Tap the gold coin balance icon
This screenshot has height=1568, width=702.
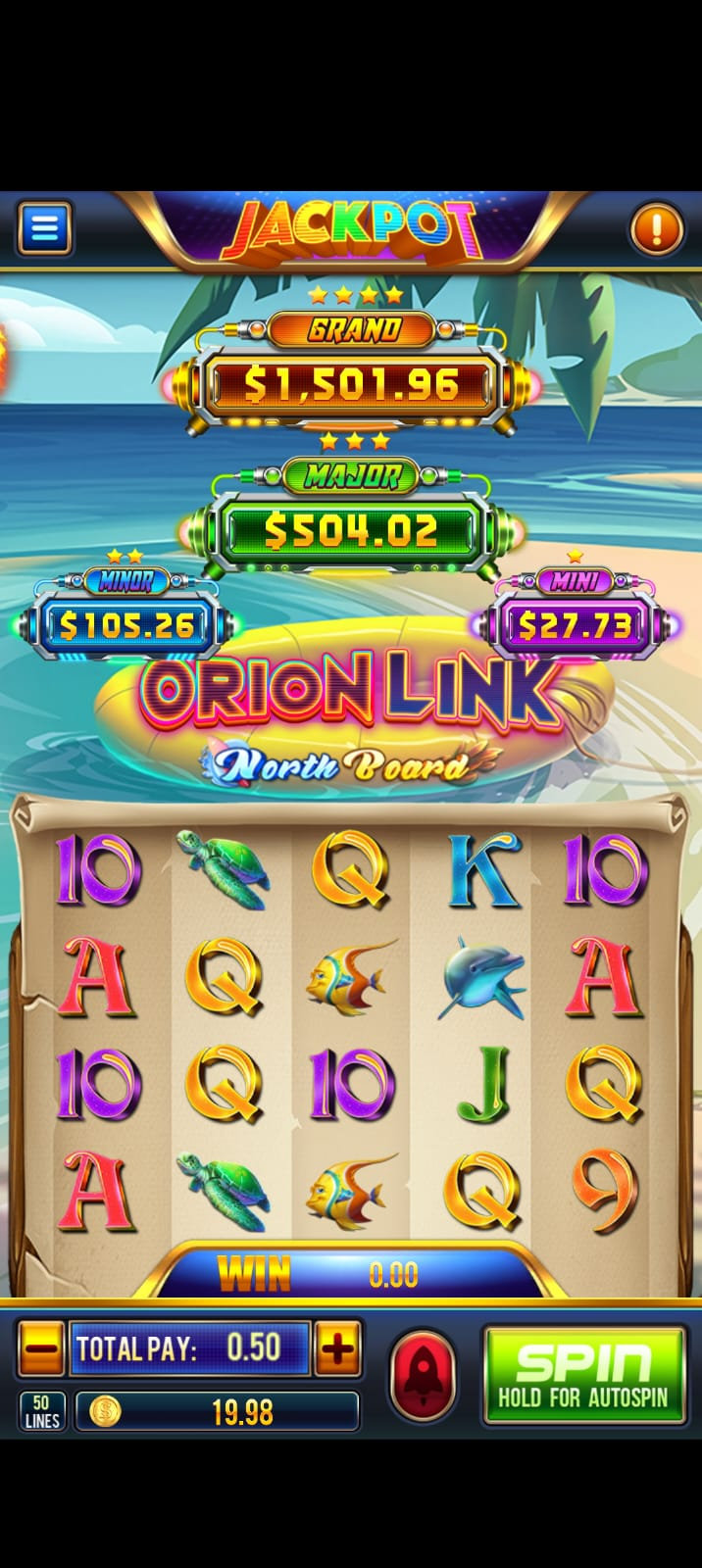pyautogui.click(x=105, y=1411)
